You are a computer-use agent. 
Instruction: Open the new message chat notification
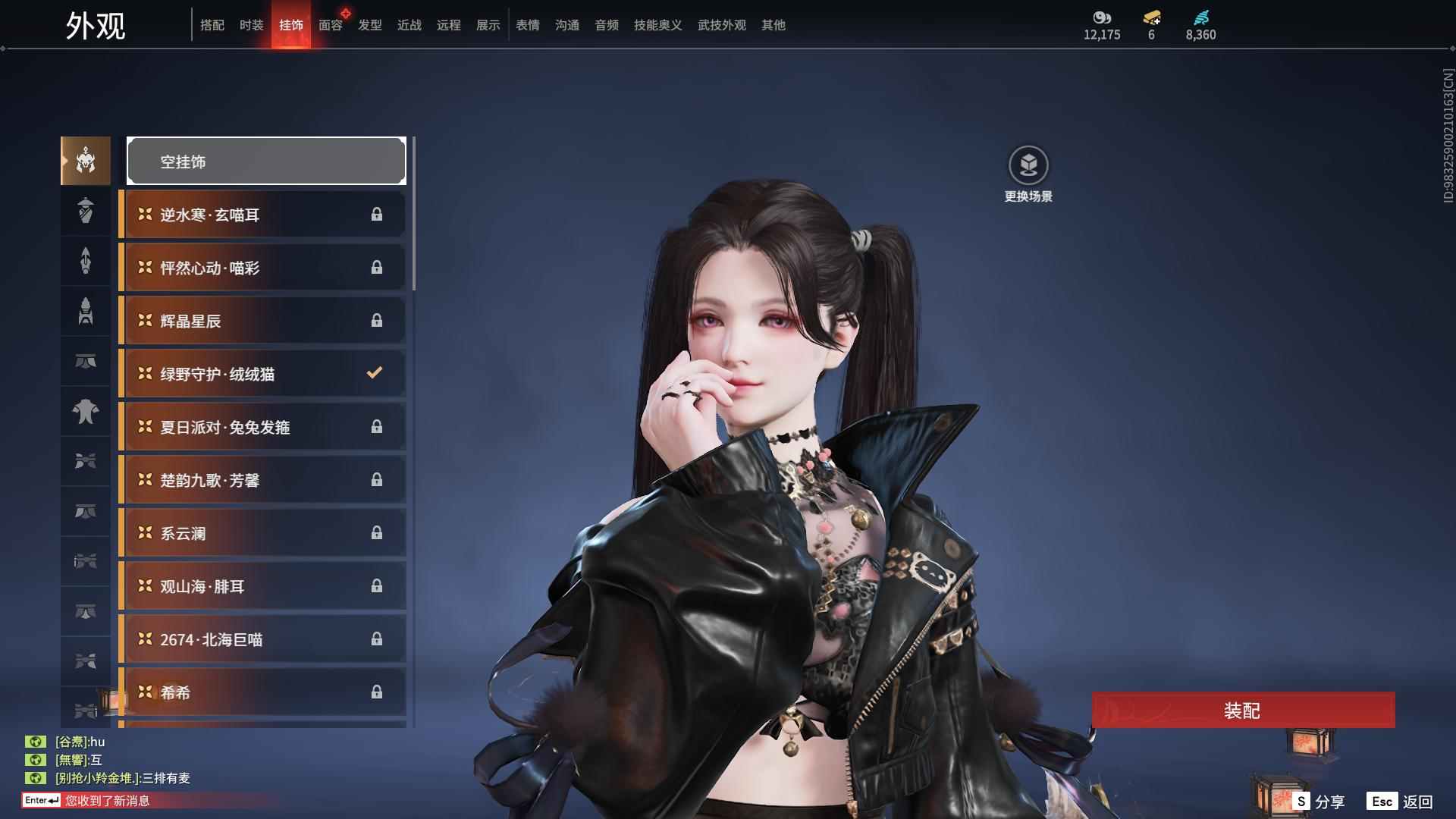coord(107,800)
